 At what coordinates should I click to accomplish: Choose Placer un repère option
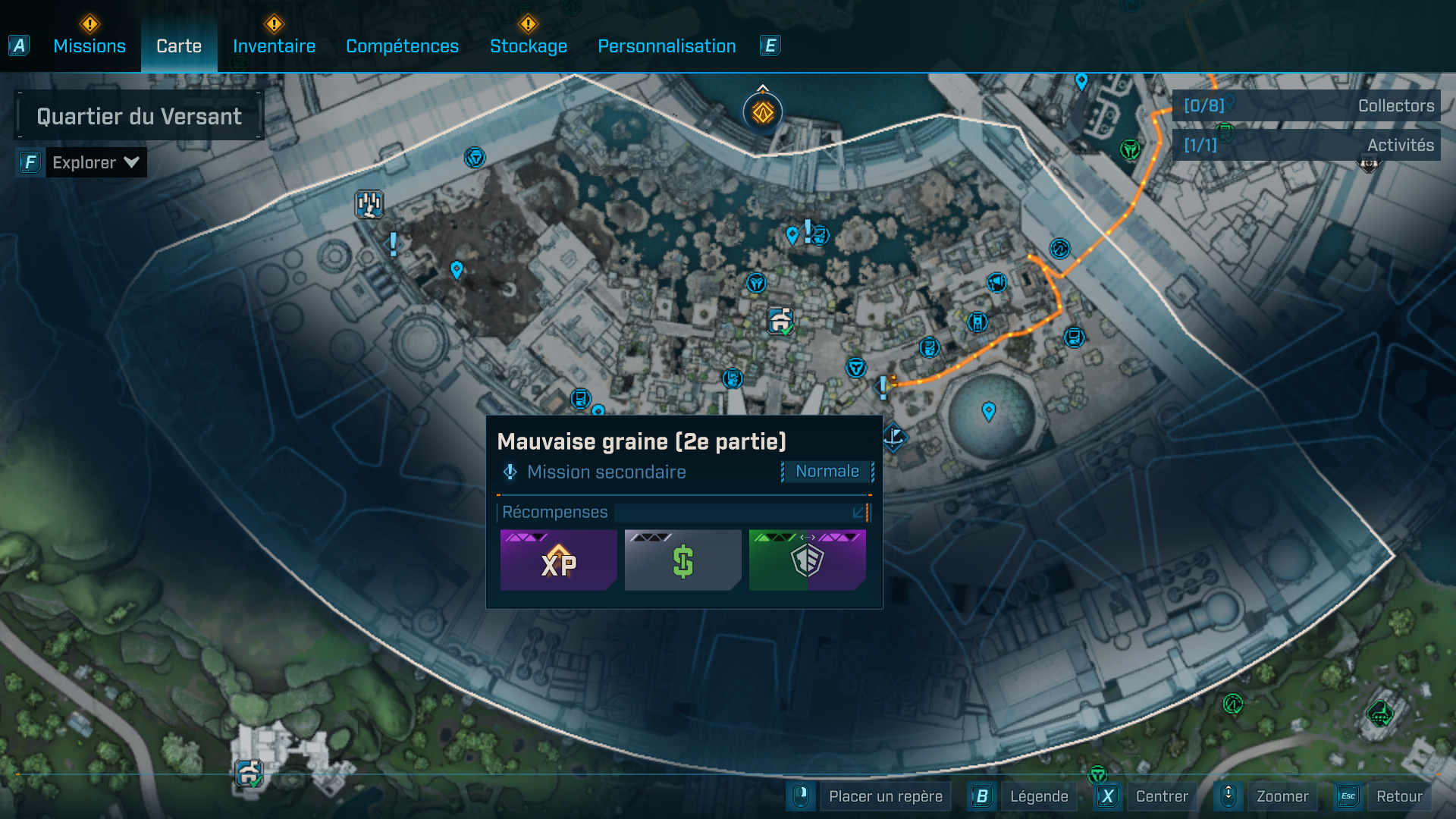pyautogui.click(x=885, y=796)
